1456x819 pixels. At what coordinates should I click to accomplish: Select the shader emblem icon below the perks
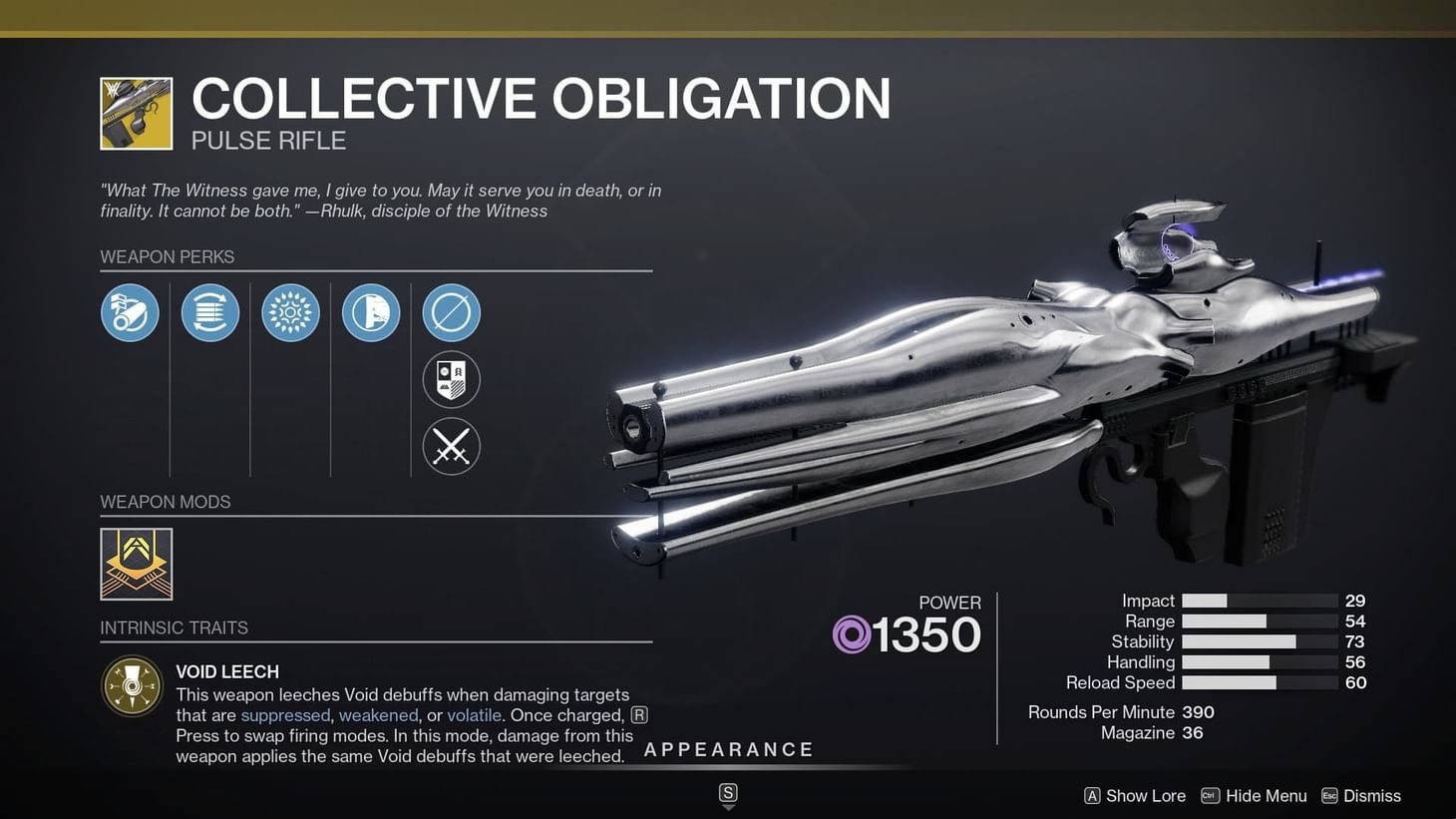(451, 380)
